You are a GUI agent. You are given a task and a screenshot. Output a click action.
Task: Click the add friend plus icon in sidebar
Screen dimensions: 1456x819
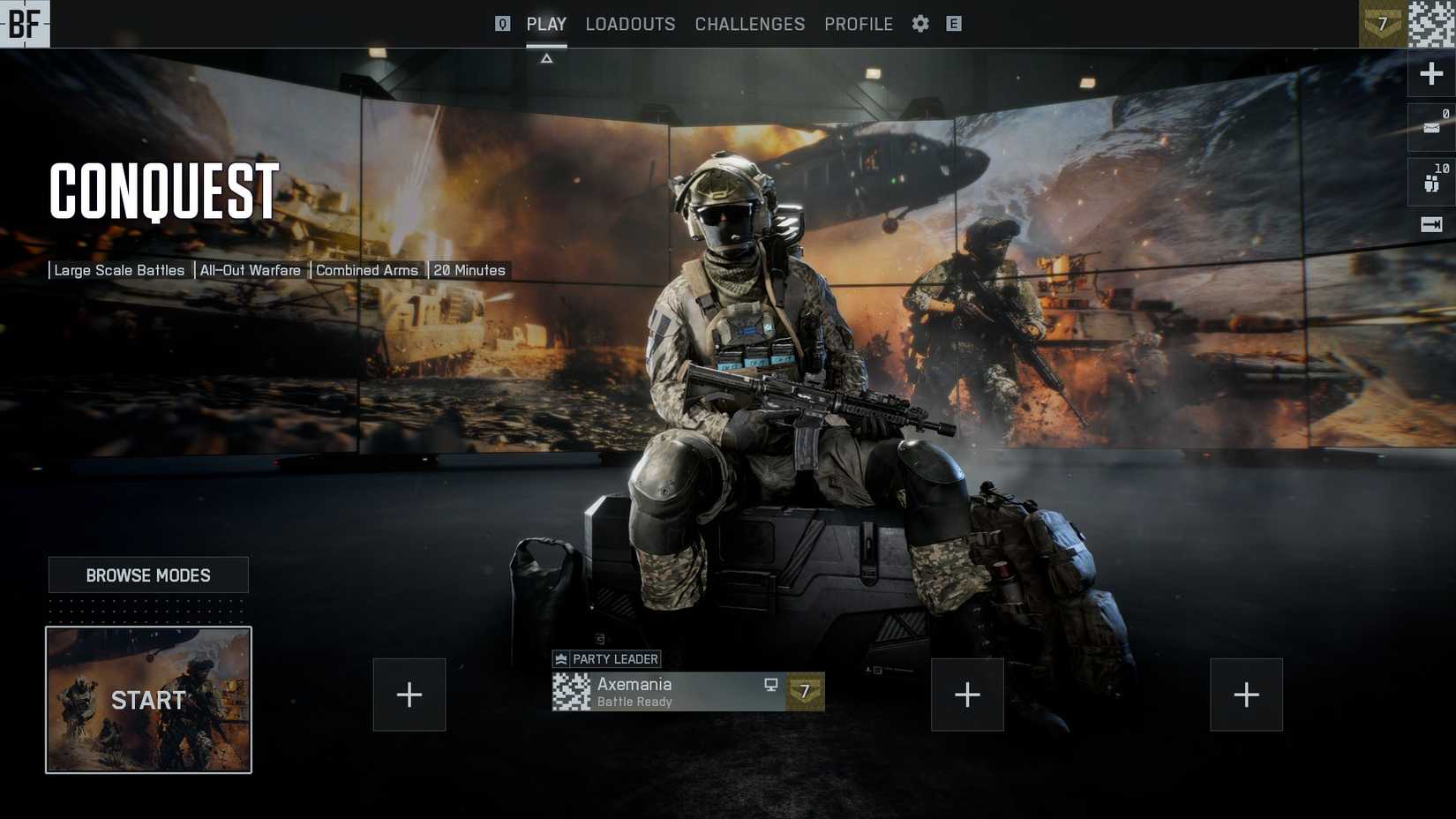pos(1430,73)
